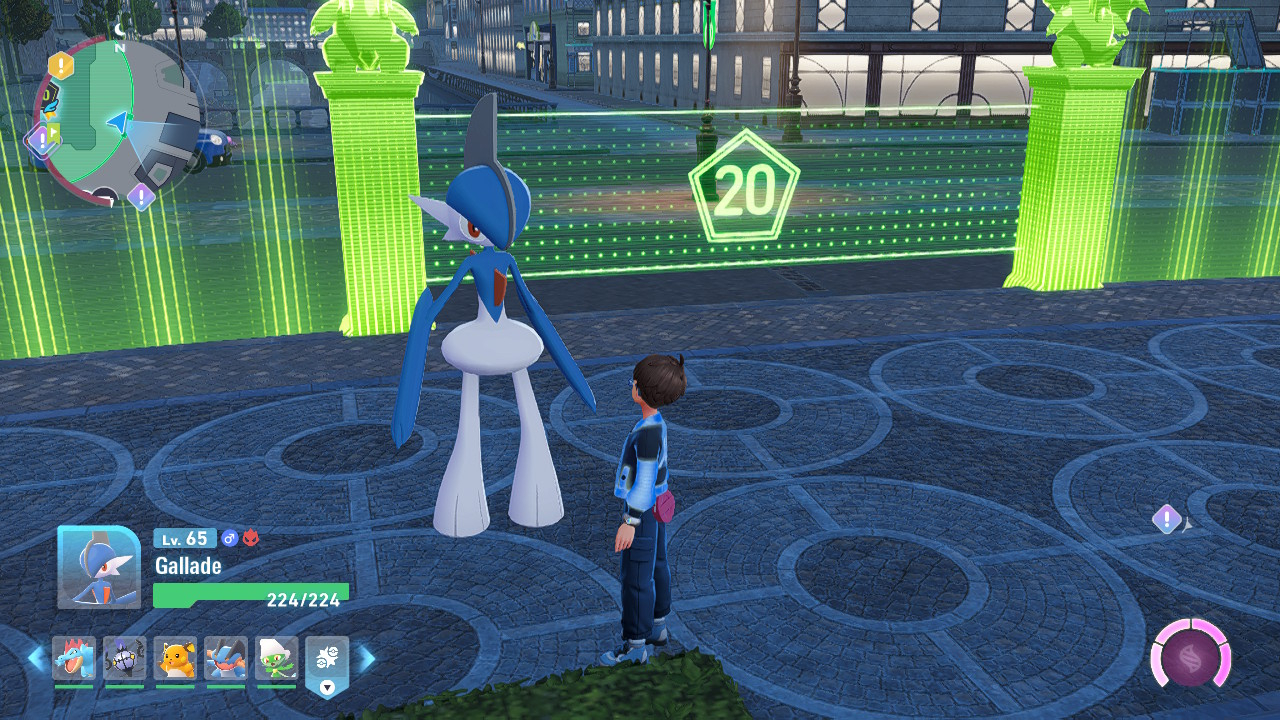Screen dimensions: 1280x720
Task: Select Raichu from the party bar
Action: coord(175,659)
